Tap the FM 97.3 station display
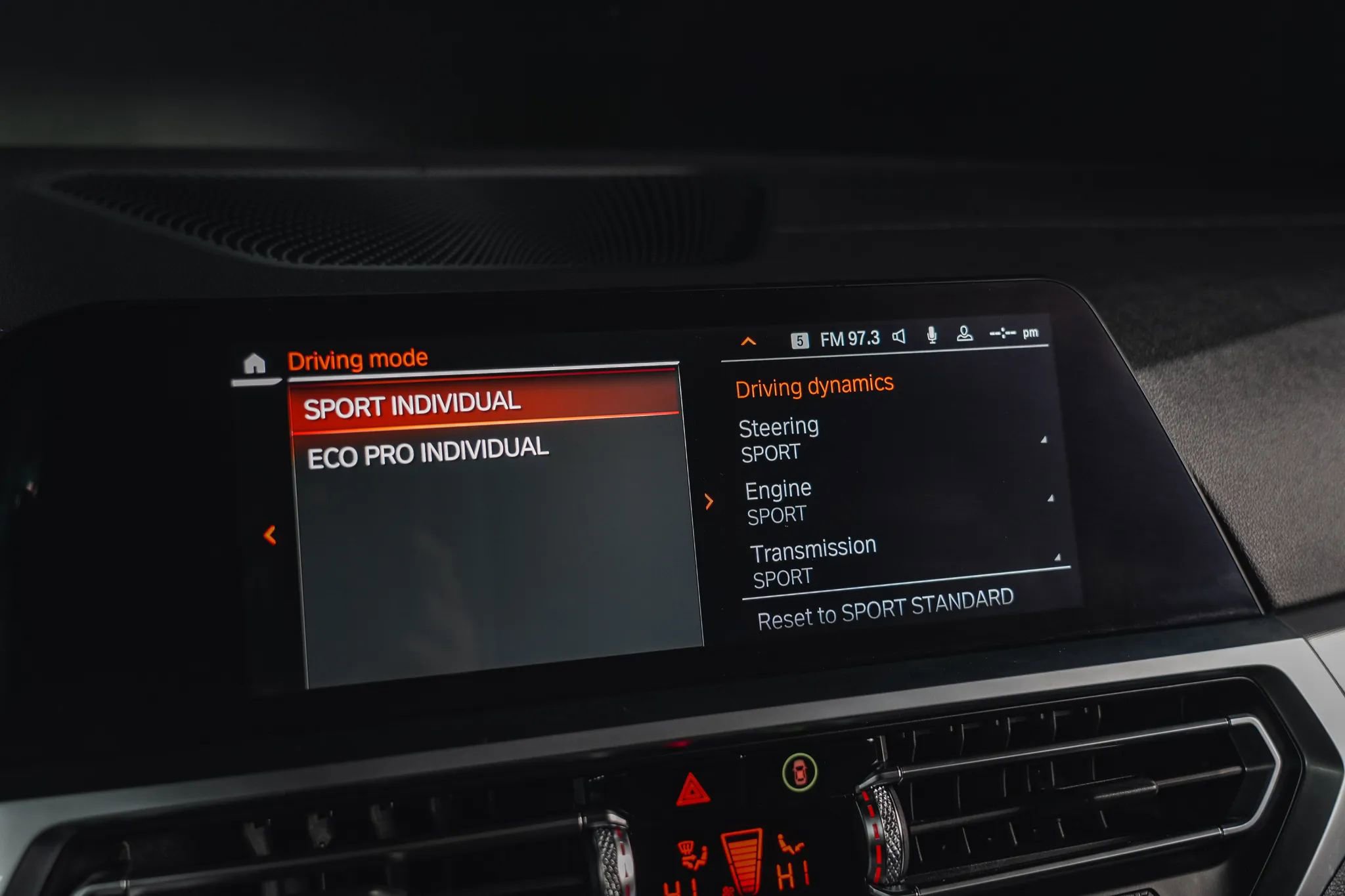 [850, 339]
